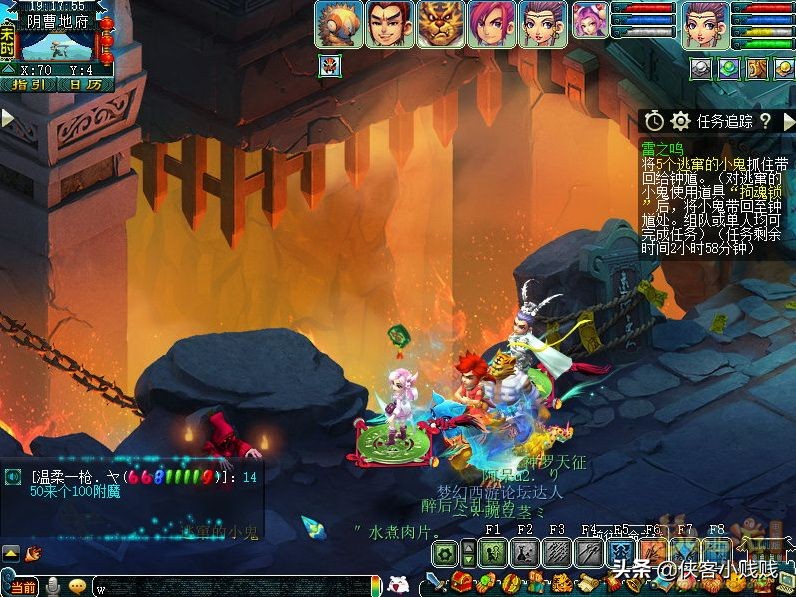Open the quest tracker settings gear

(680, 121)
